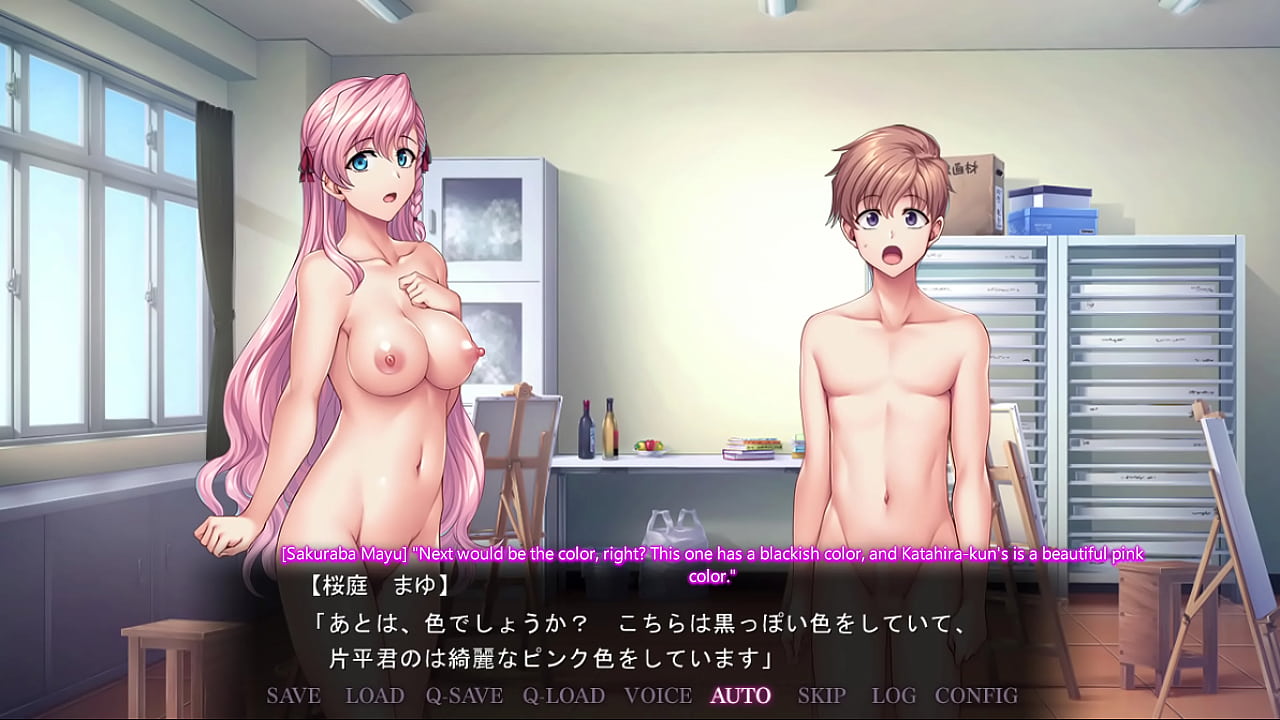Image resolution: width=1280 pixels, height=720 pixels.
Task: Replay the line with VOICE
Action: point(658,695)
